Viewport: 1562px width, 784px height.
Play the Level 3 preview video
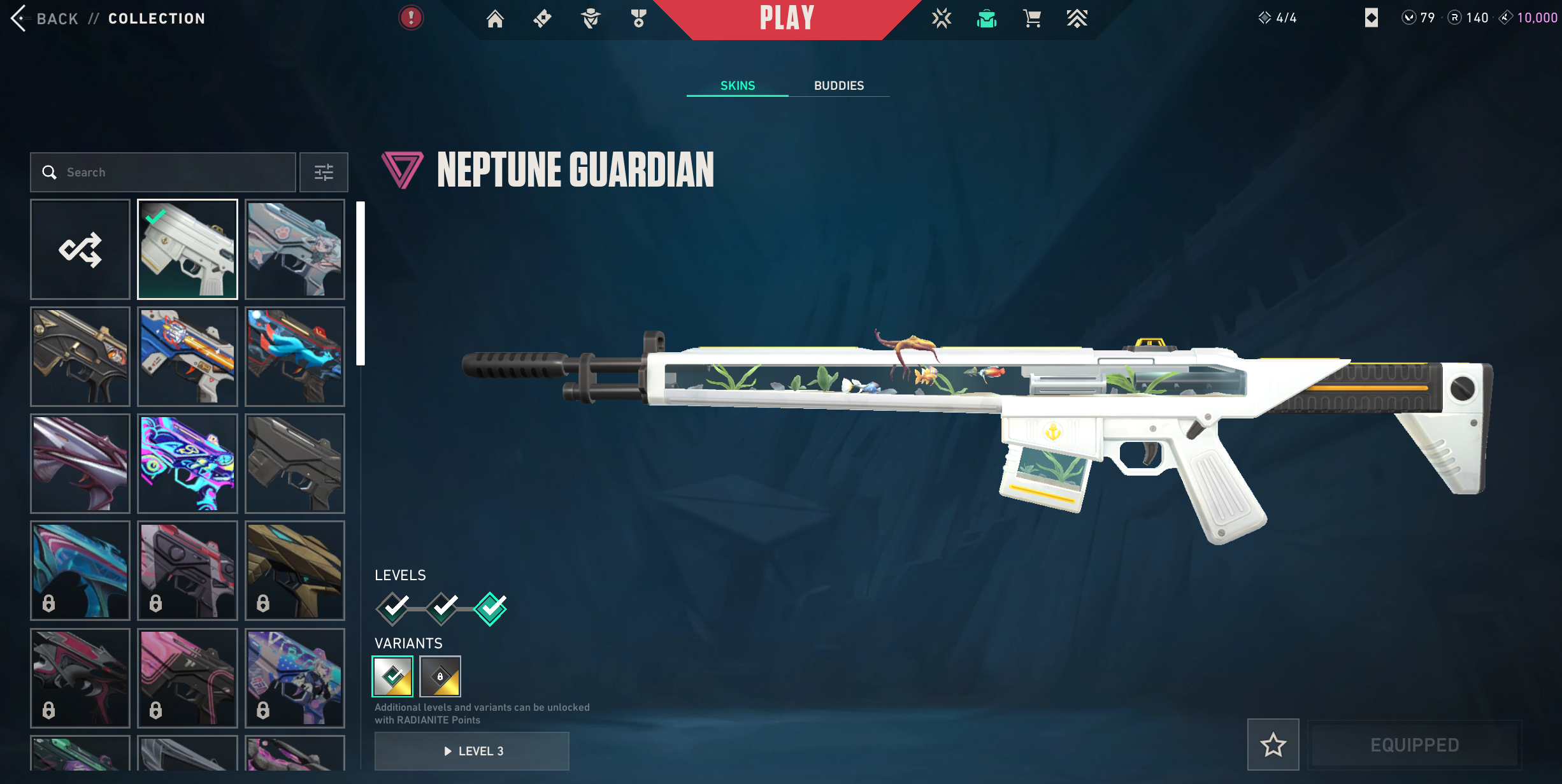click(472, 751)
